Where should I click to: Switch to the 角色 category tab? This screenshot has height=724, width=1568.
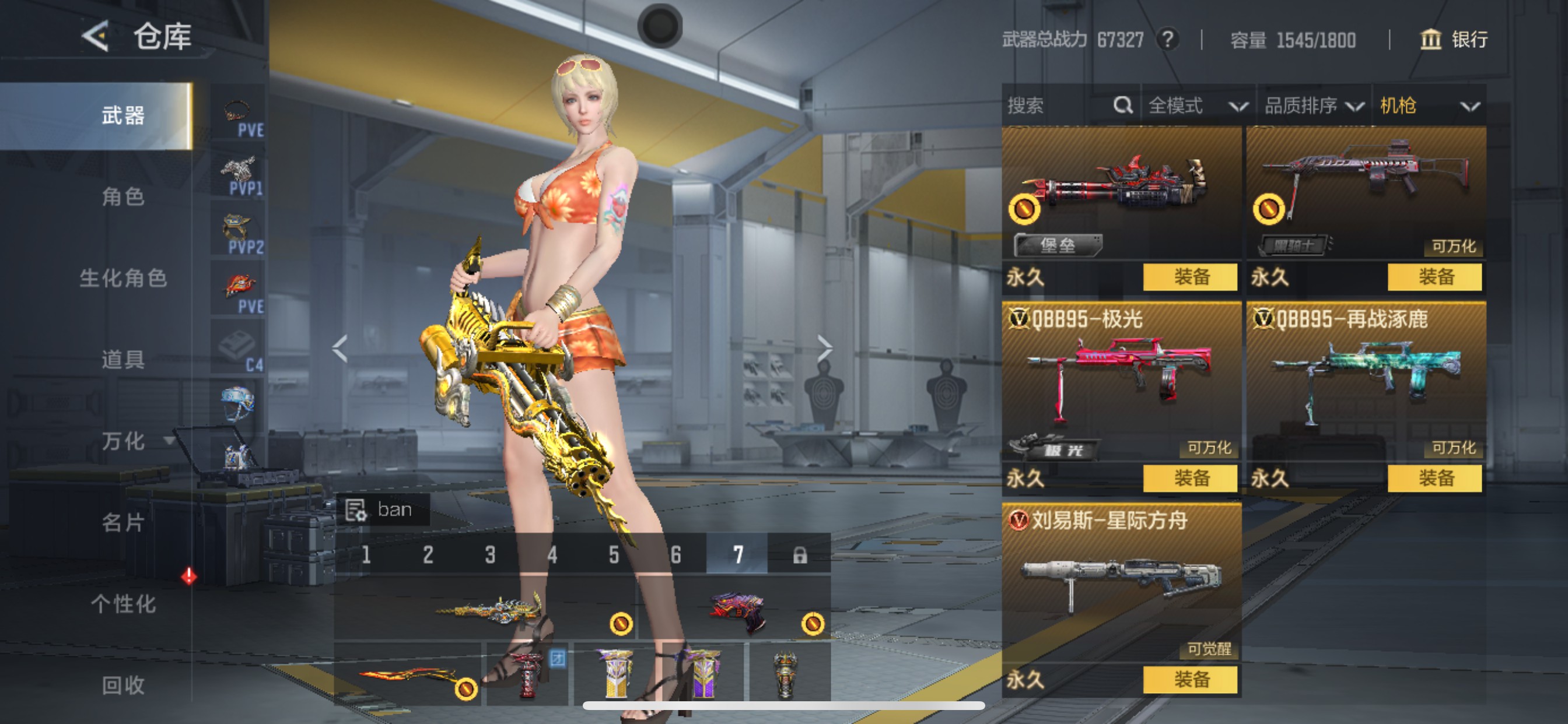click(123, 197)
